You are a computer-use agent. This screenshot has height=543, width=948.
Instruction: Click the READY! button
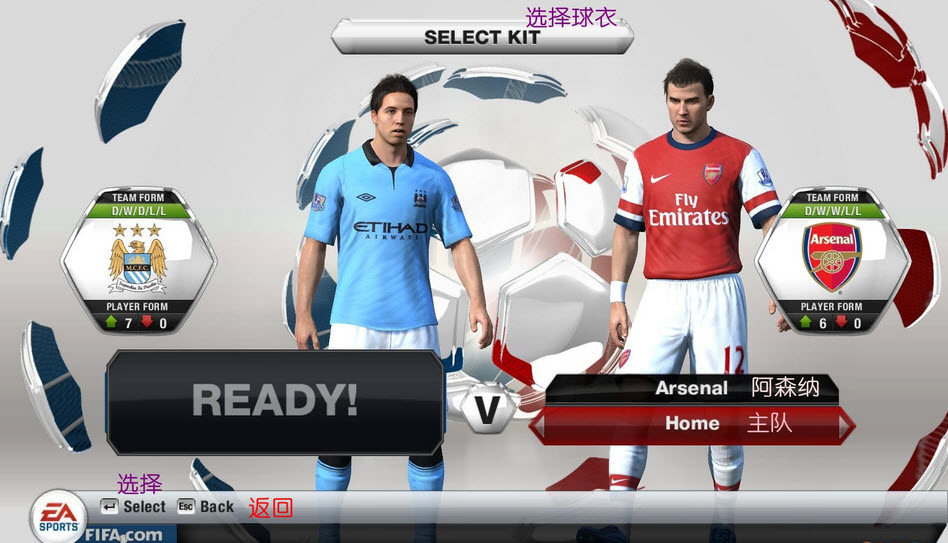(274, 401)
